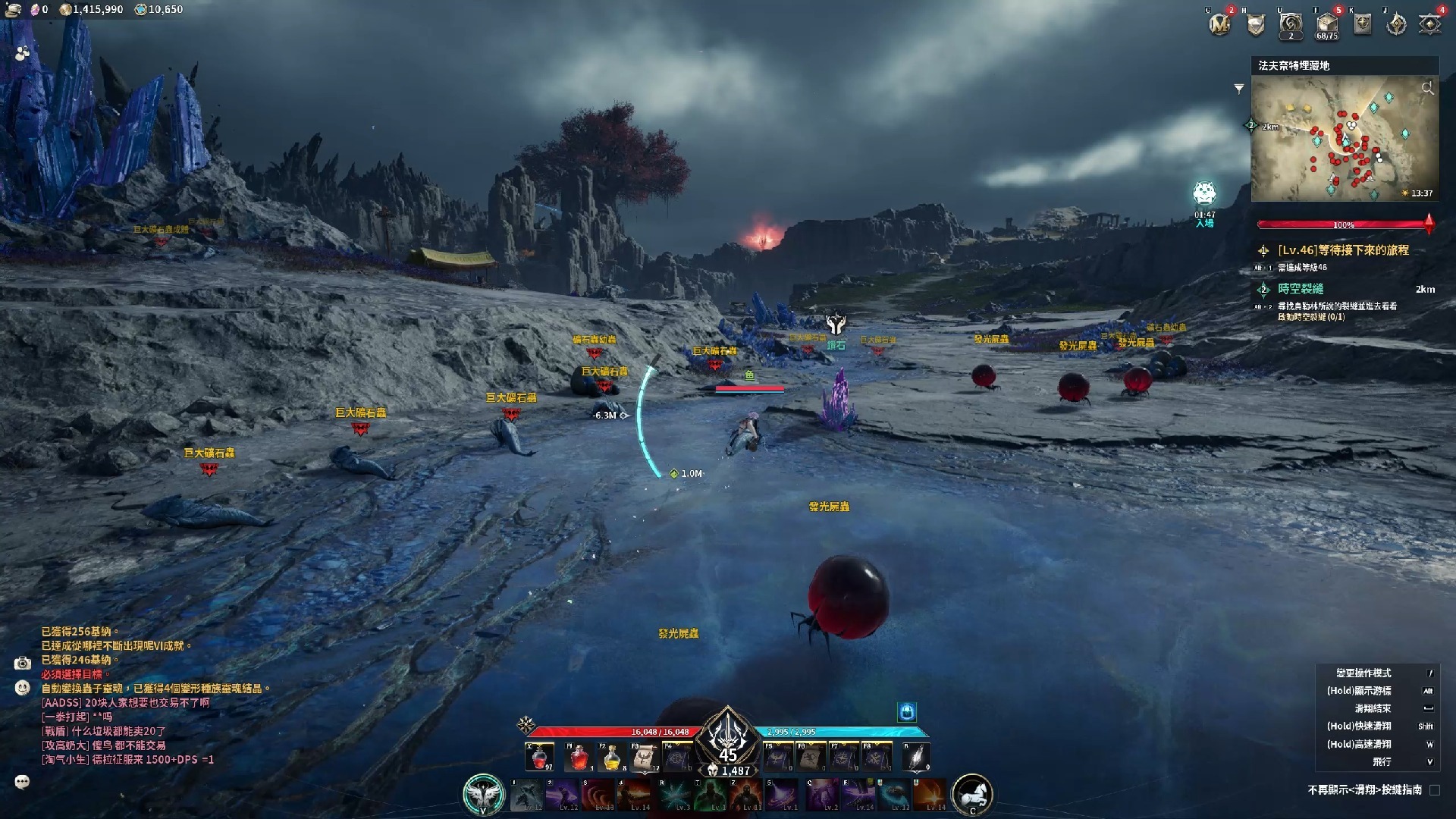Open the gold M shop icon

pos(1220,24)
